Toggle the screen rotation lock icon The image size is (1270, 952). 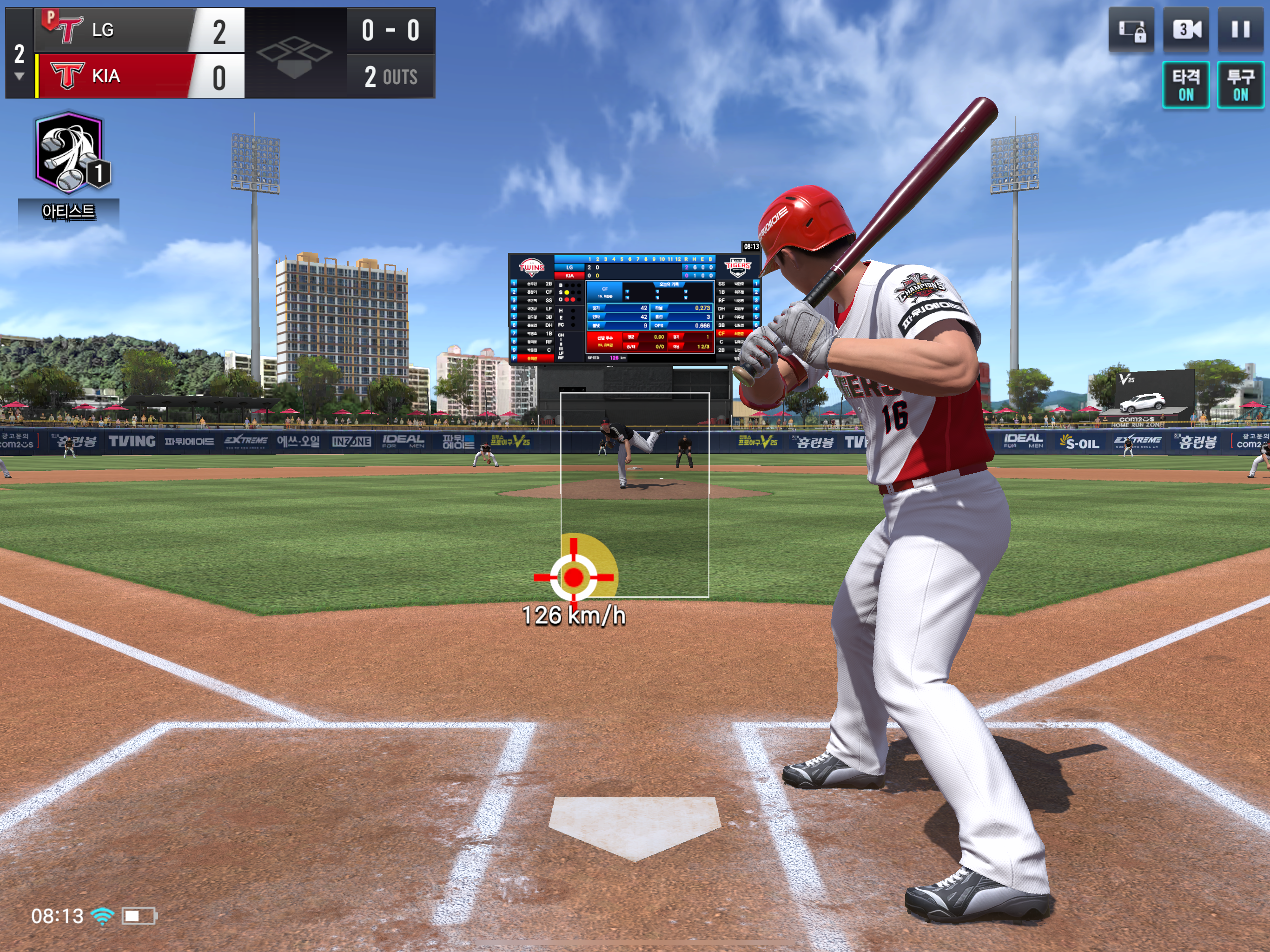point(1131,30)
